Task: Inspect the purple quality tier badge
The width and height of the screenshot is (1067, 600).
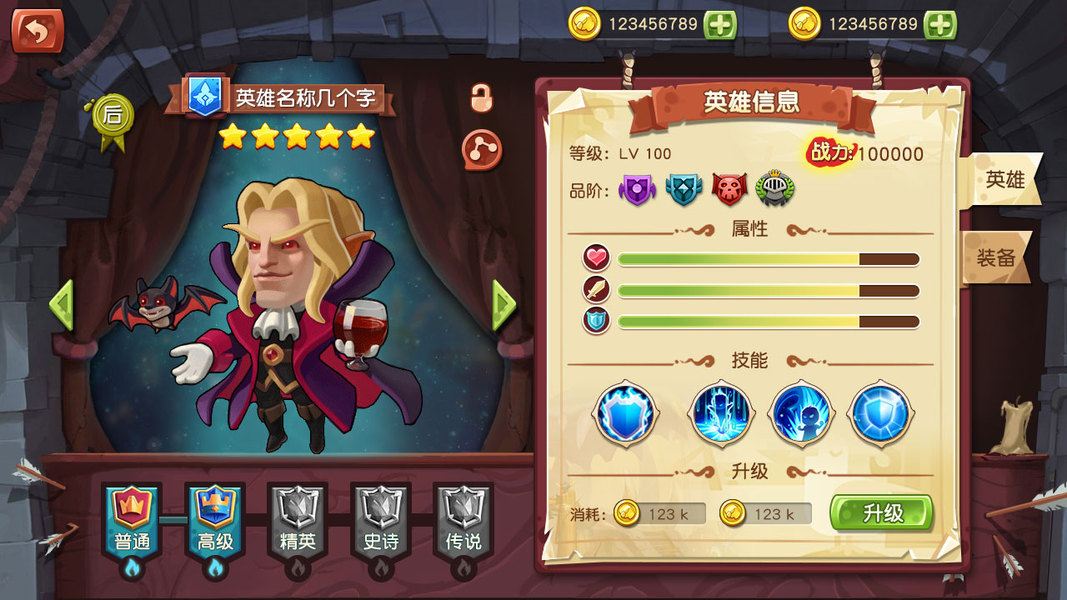Action: [637, 189]
